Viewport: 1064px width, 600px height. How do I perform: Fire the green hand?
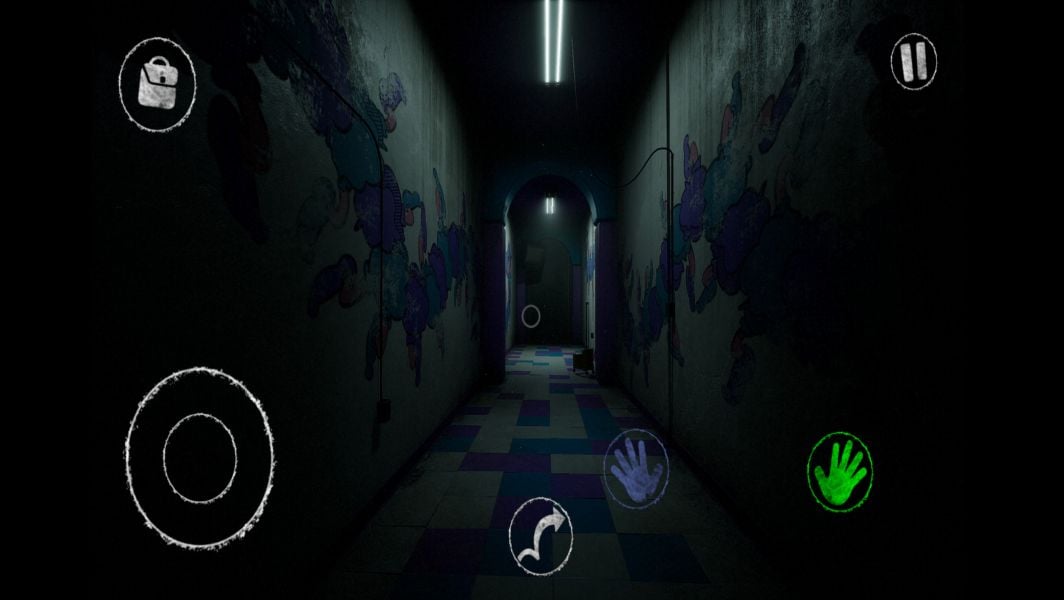(x=840, y=471)
